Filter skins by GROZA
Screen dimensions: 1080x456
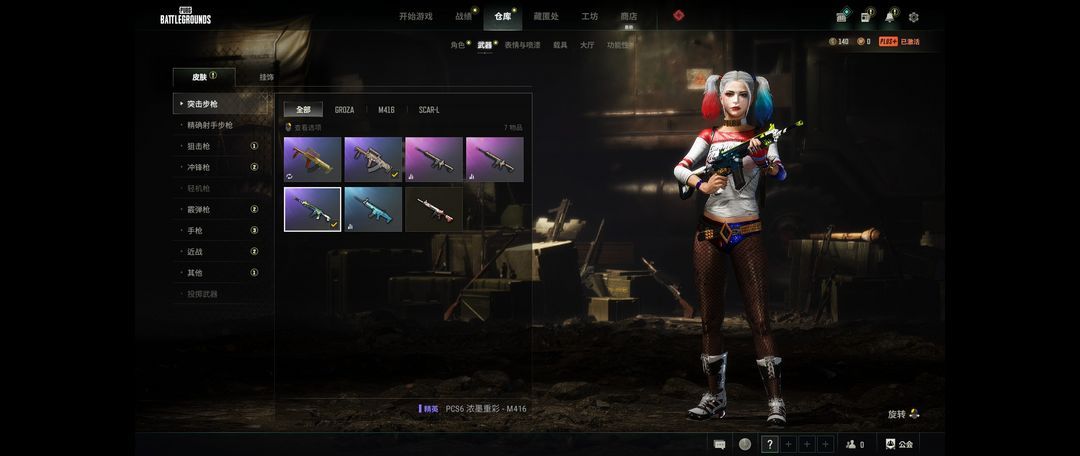[344, 110]
